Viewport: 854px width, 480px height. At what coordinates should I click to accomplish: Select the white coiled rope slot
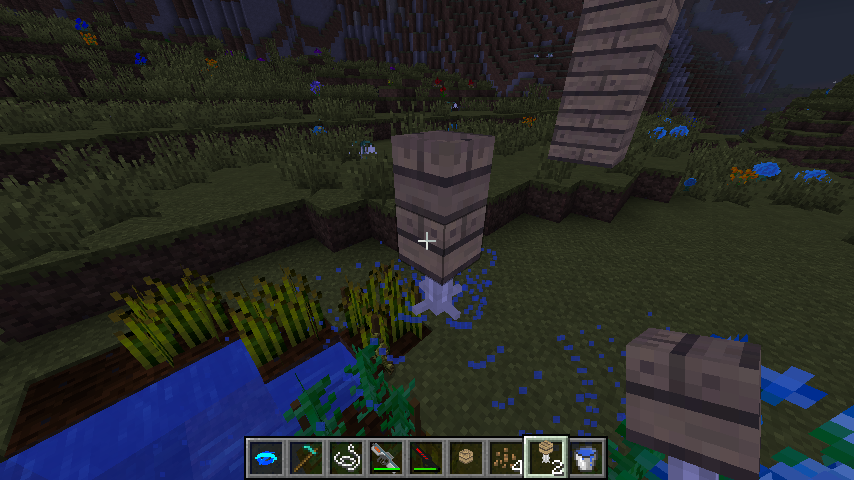click(x=346, y=457)
